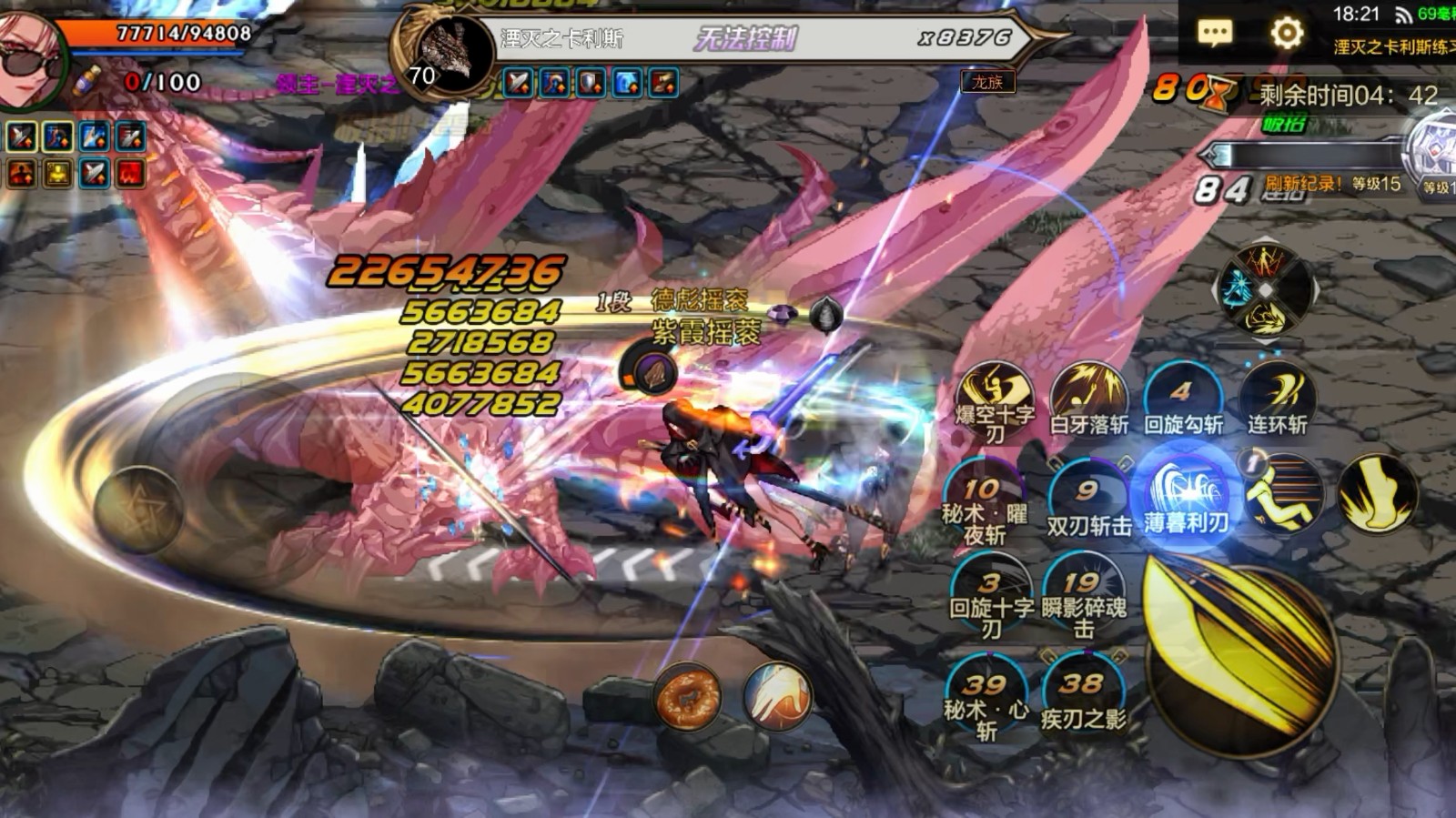
Task: Activate the white slash orb item
Action: click(x=776, y=697)
